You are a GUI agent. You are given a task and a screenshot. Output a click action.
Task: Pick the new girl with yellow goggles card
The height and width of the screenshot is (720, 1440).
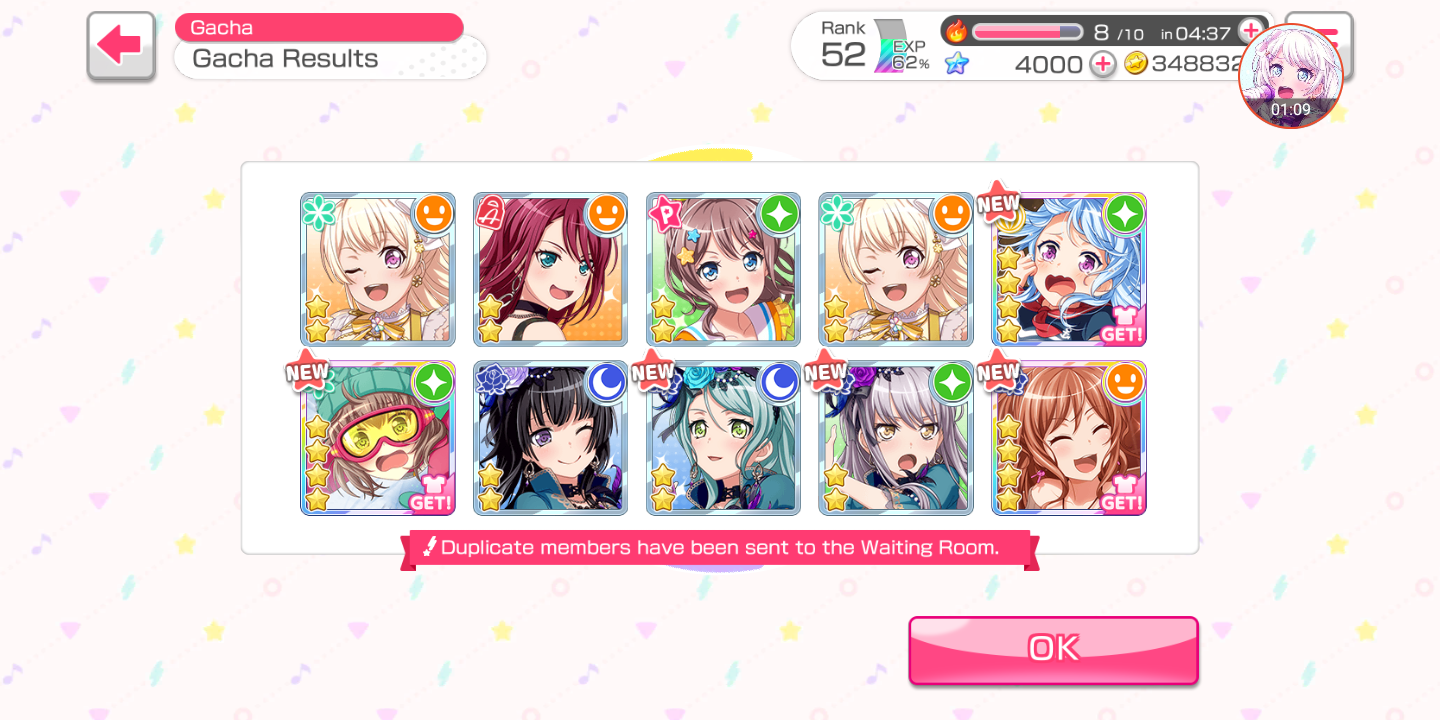pyautogui.click(x=378, y=438)
